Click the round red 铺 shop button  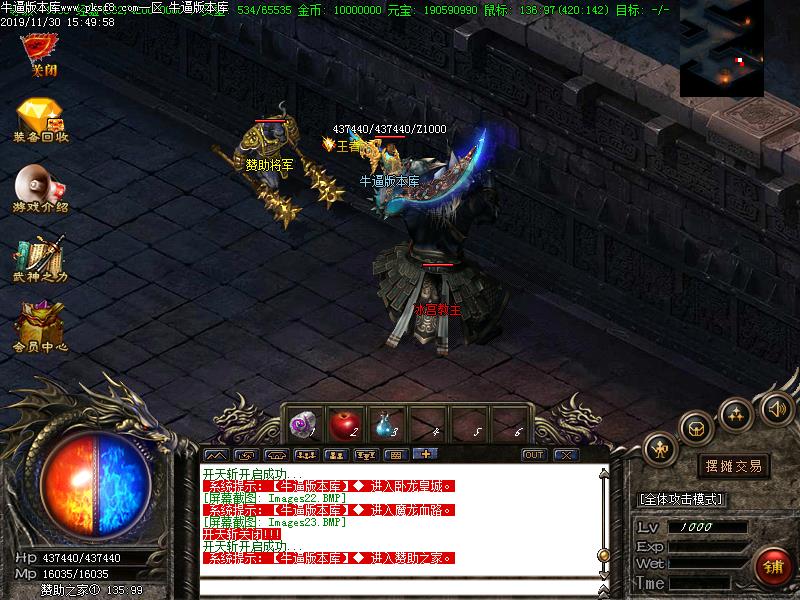tap(772, 565)
